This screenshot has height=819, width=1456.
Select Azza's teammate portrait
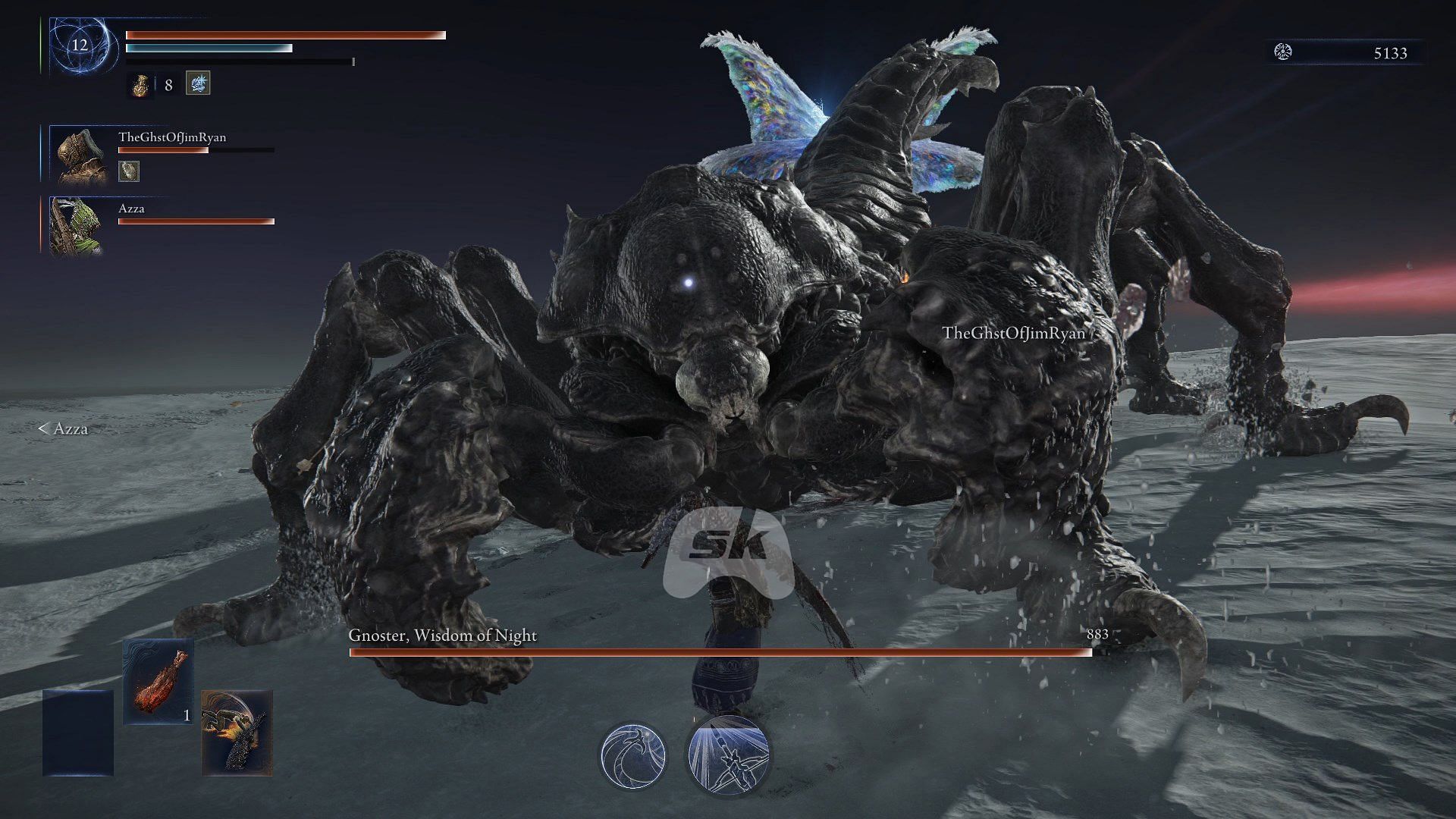click(x=76, y=226)
